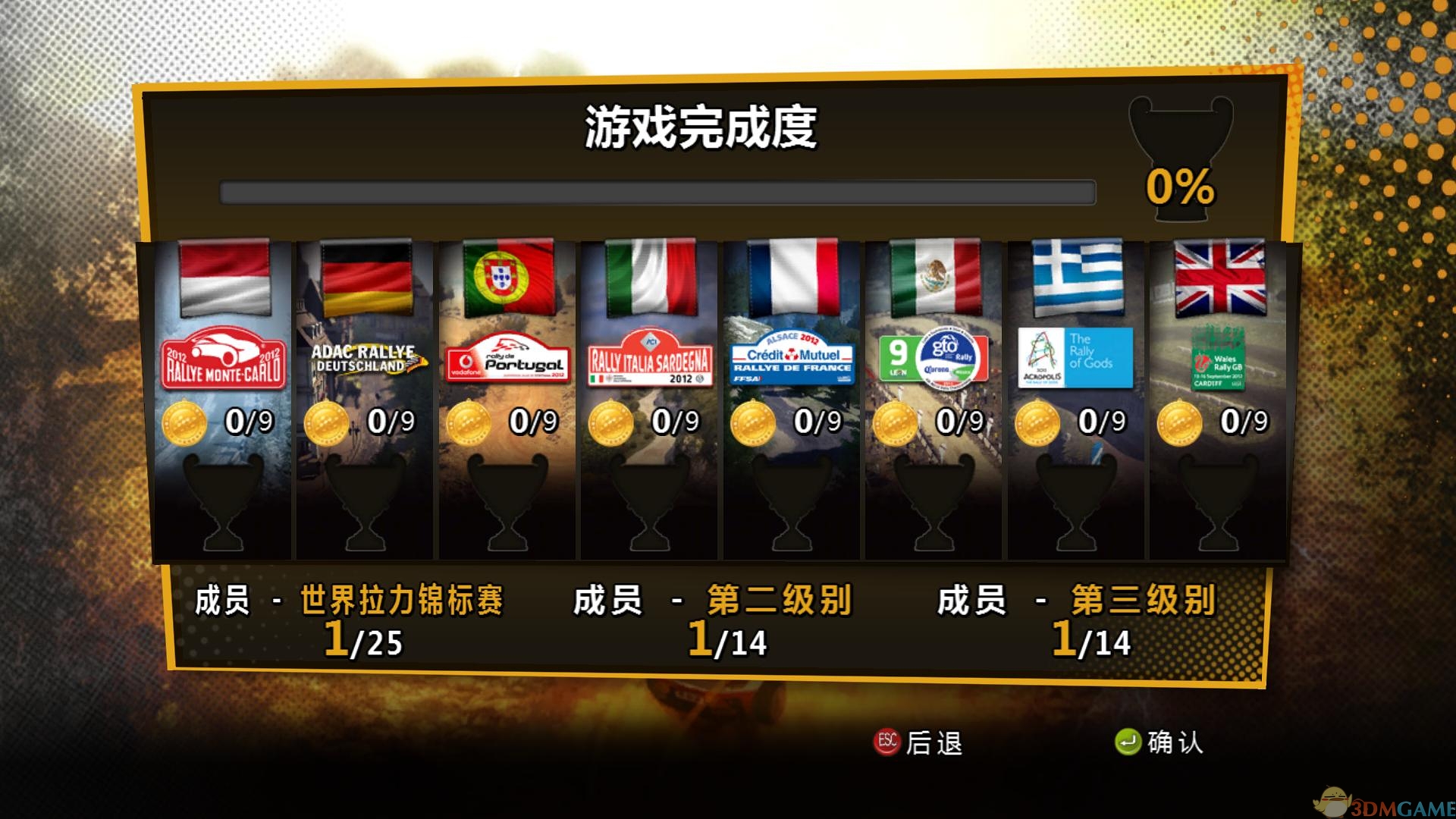Select the Rally Italia Sardegna plate
The height and width of the screenshot is (819, 1456).
pyautogui.click(x=648, y=356)
